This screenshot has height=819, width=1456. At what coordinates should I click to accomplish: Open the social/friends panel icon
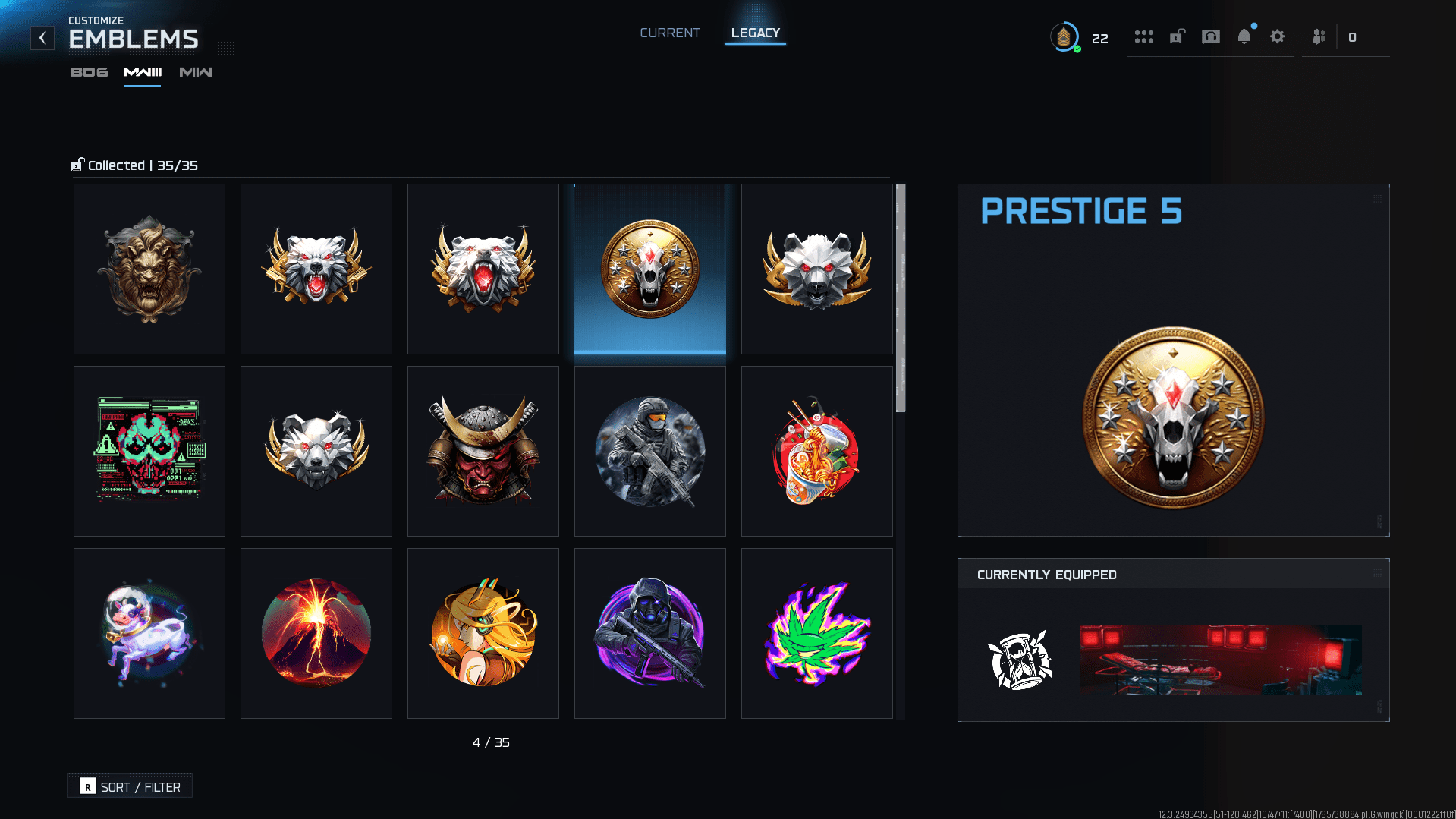tap(1318, 36)
